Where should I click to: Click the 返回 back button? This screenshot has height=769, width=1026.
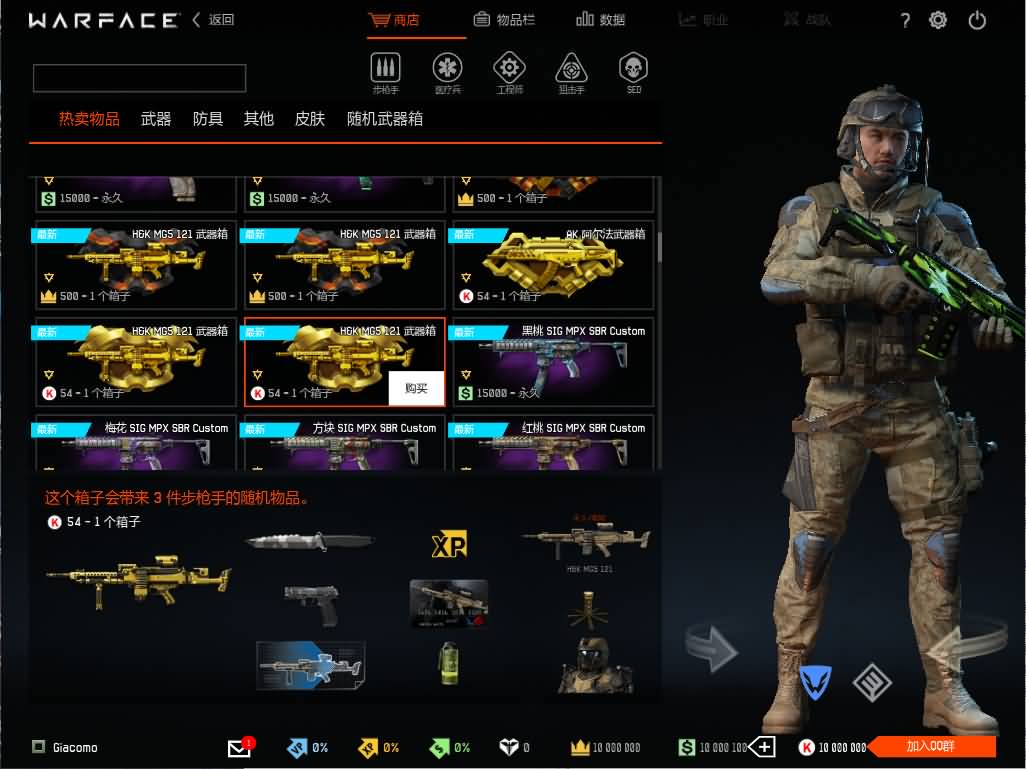213,20
